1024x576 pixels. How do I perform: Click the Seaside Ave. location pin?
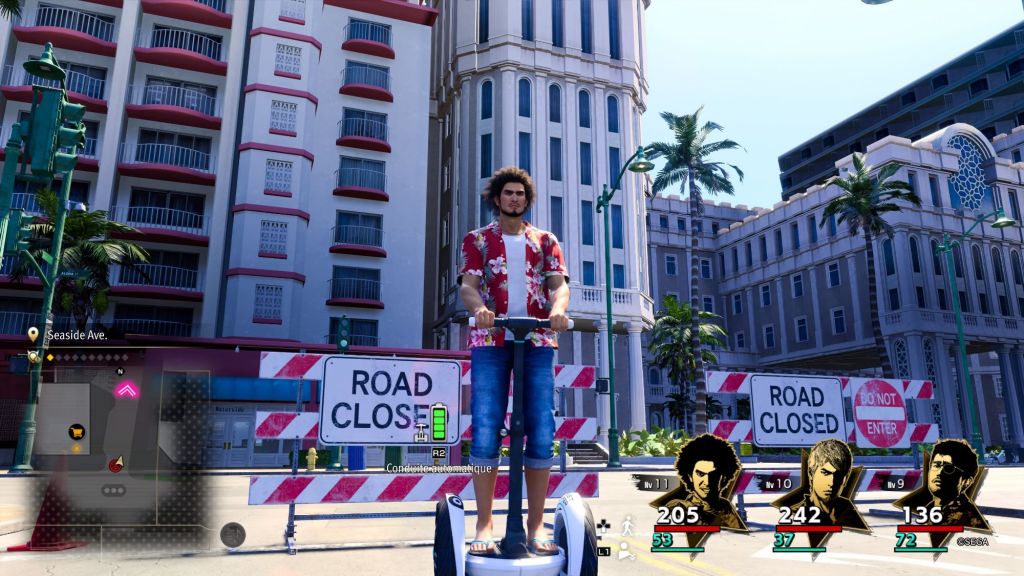33,334
